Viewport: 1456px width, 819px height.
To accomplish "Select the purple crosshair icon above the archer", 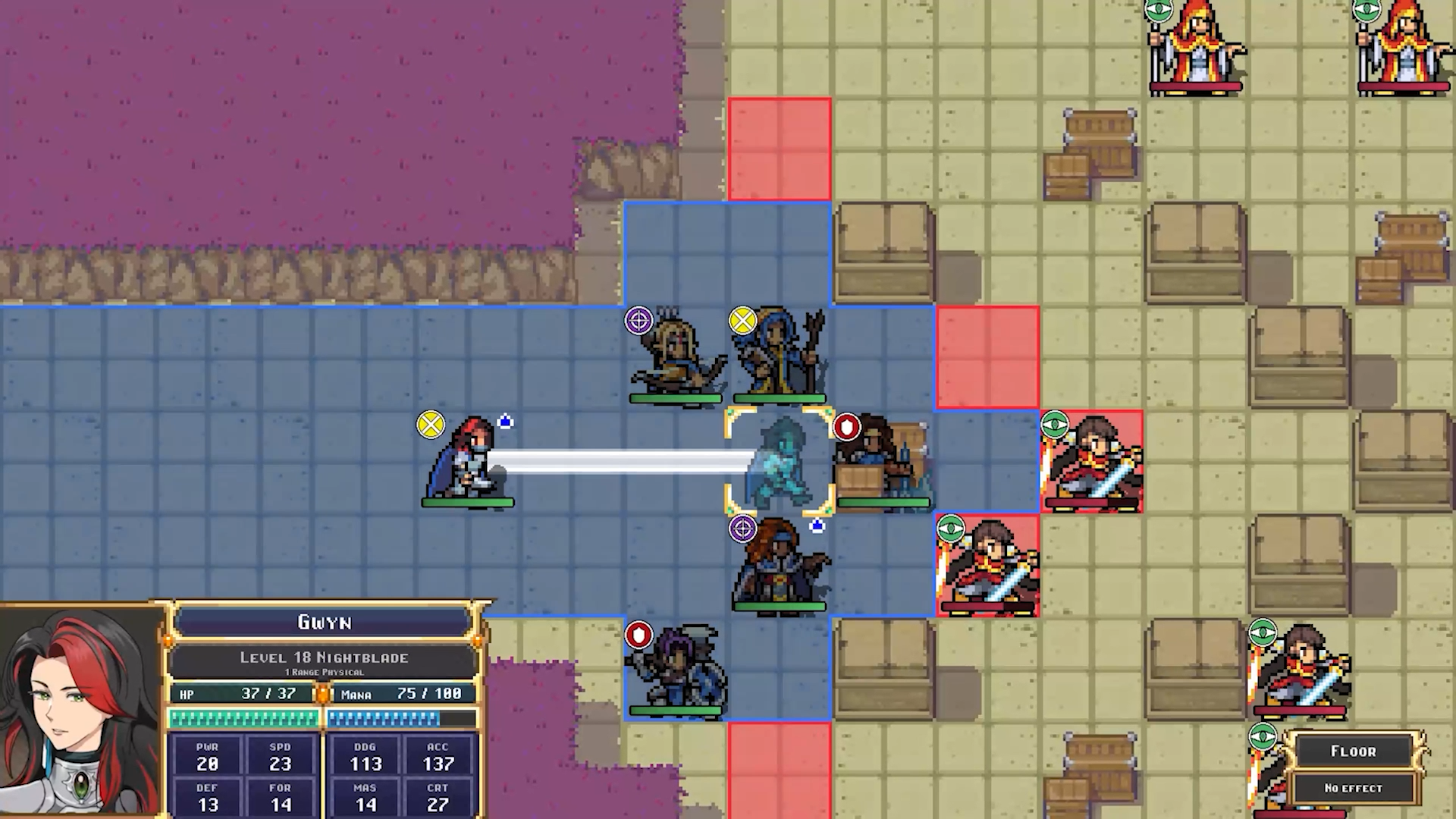I will (x=638, y=320).
